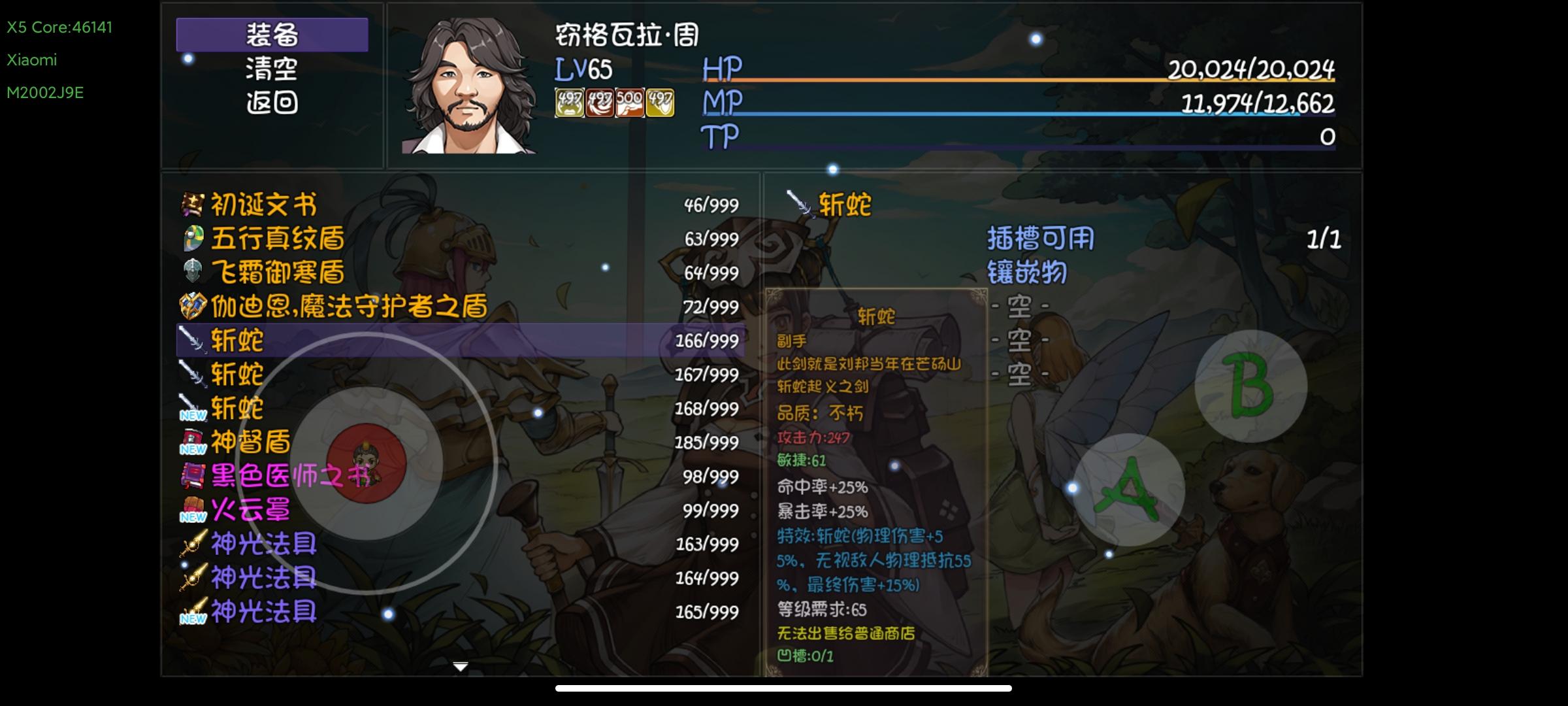
Task: Click the first 497 buff icon under LV65
Action: coord(570,101)
